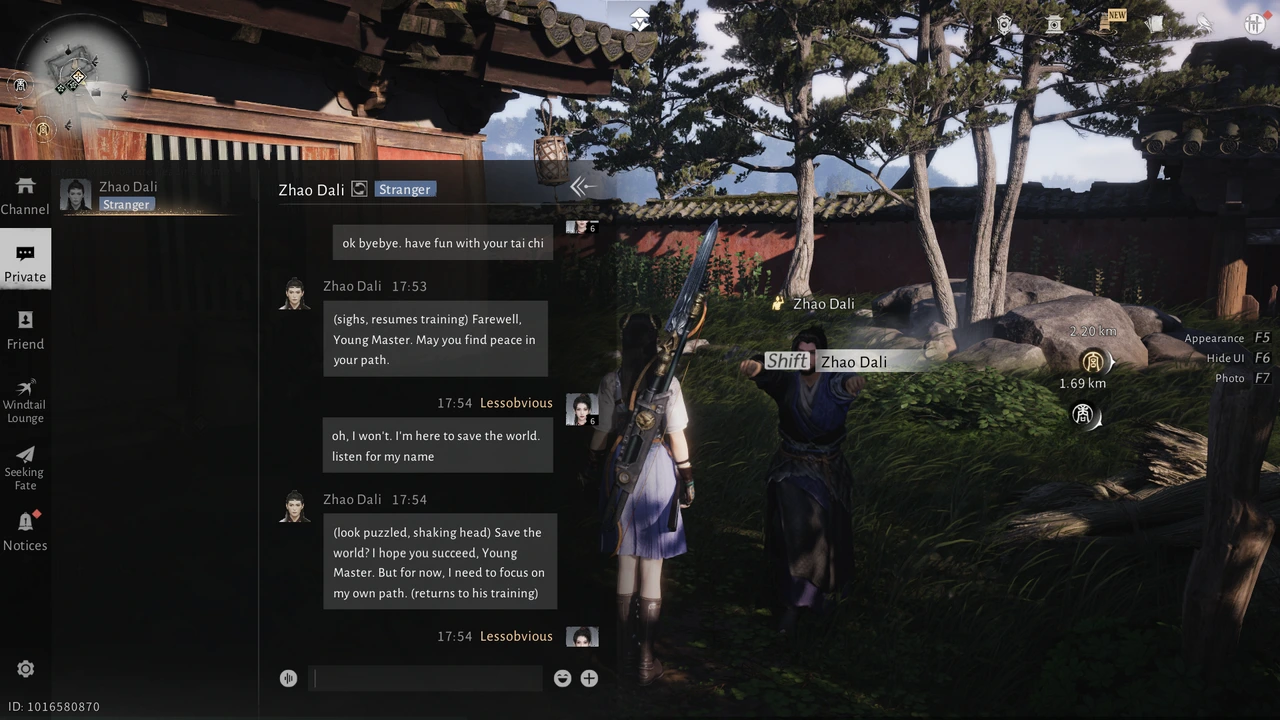Open the Friend list tab
This screenshot has width=1280, height=720.
(25, 330)
